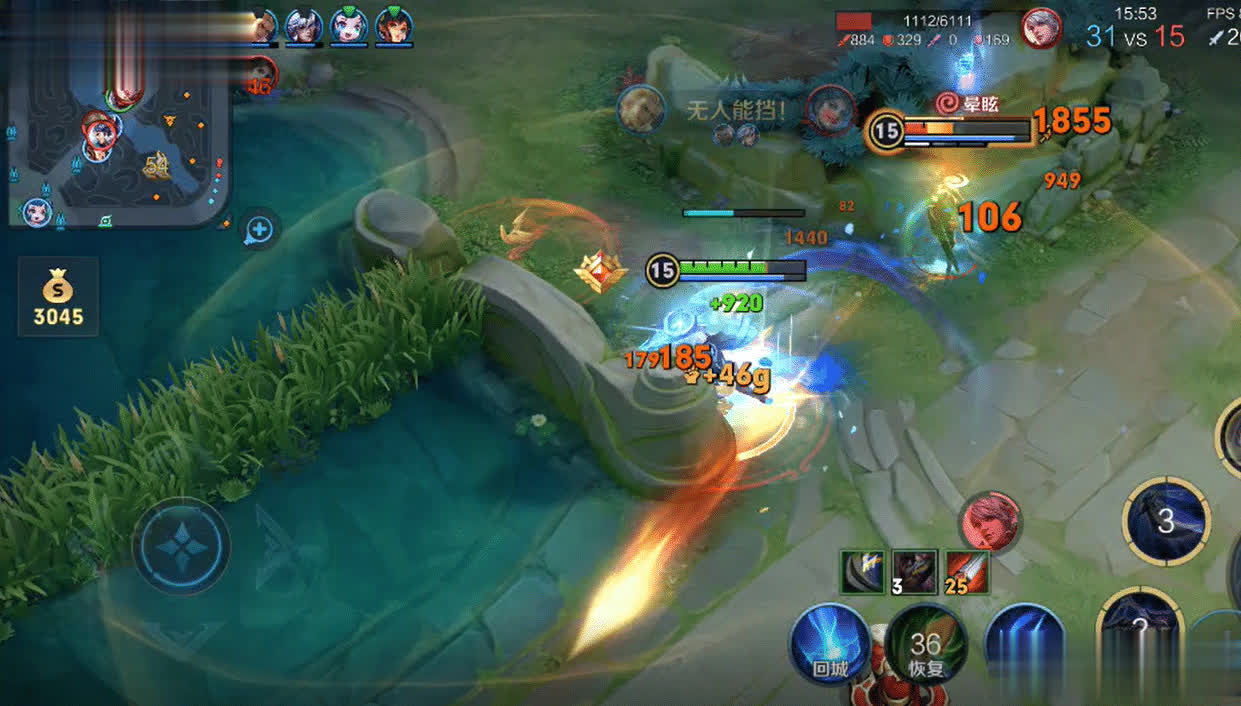Activate the blue helmet item icon

(x=862, y=572)
